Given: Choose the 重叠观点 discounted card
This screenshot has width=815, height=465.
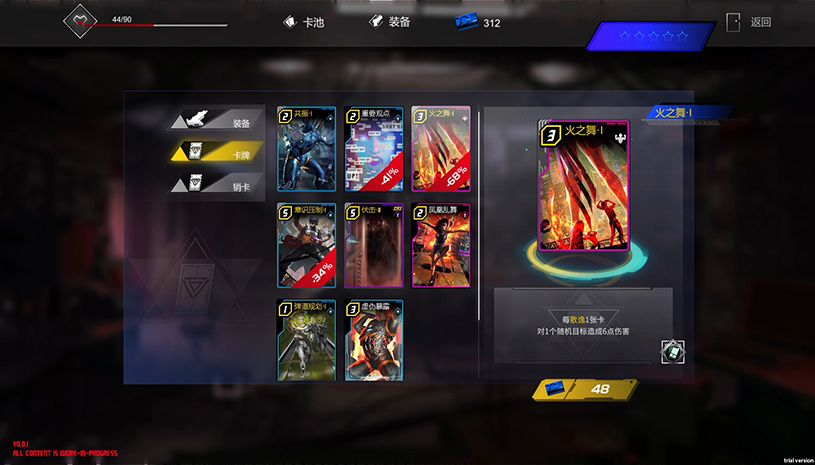Looking at the screenshot, I should click(x=373, y=148).
